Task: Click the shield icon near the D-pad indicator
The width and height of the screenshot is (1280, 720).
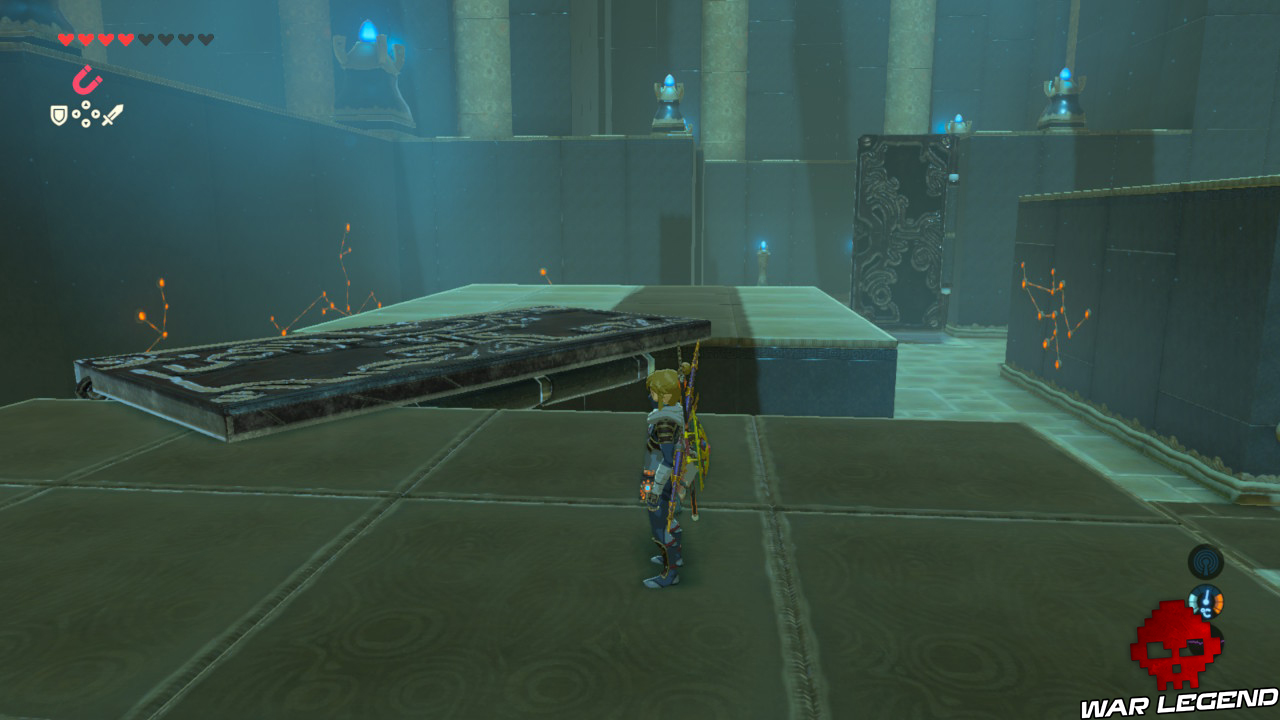Action: click(59, 114)
